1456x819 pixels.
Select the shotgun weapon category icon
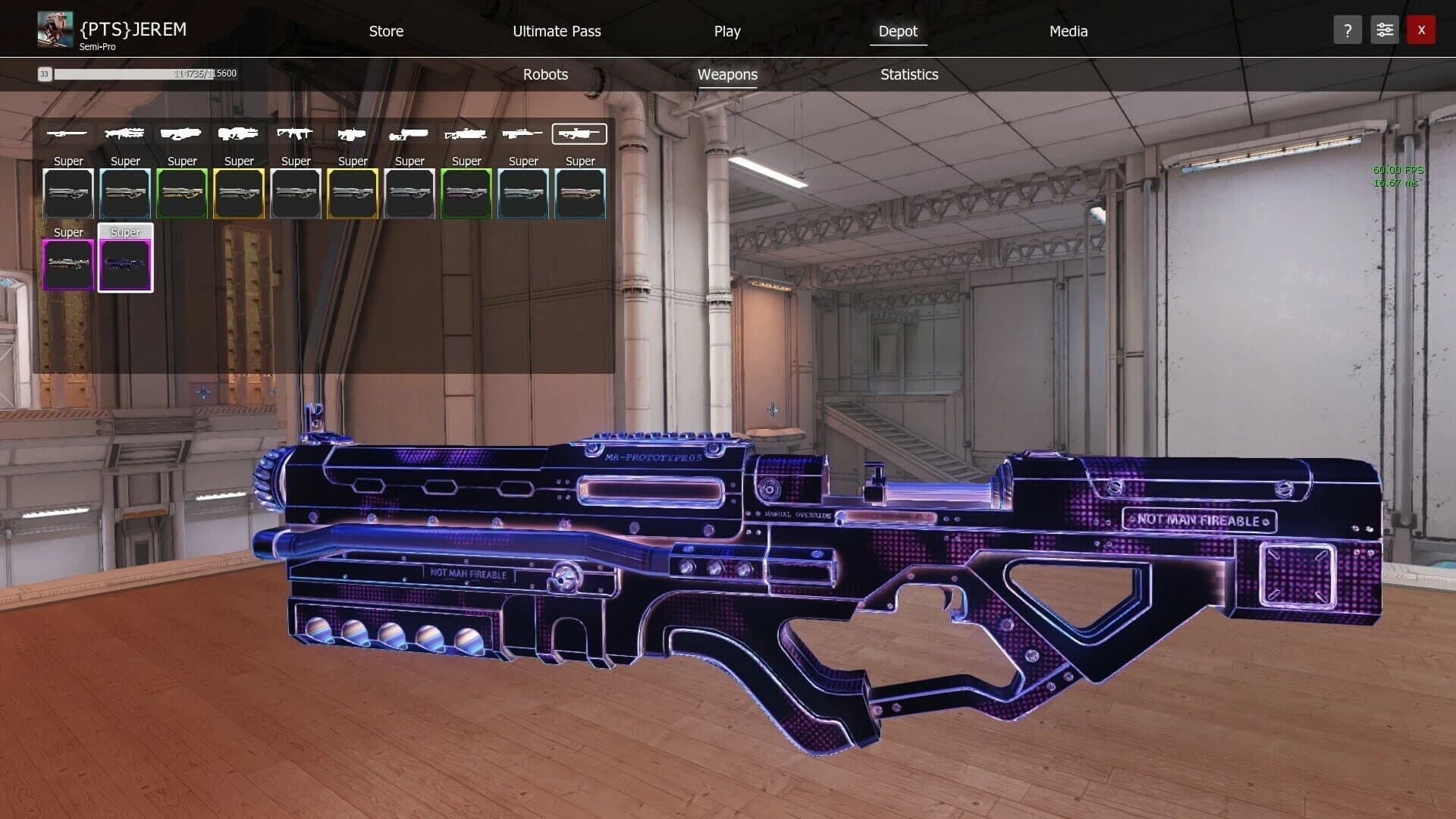coord(182,133)
